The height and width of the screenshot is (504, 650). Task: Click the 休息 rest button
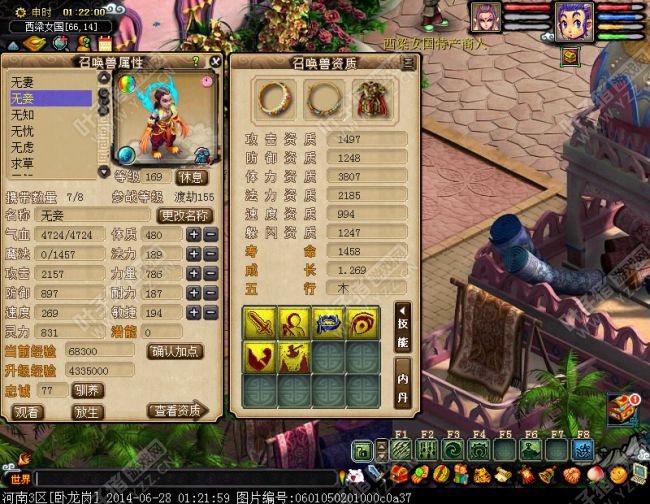(x=192, y=177)
